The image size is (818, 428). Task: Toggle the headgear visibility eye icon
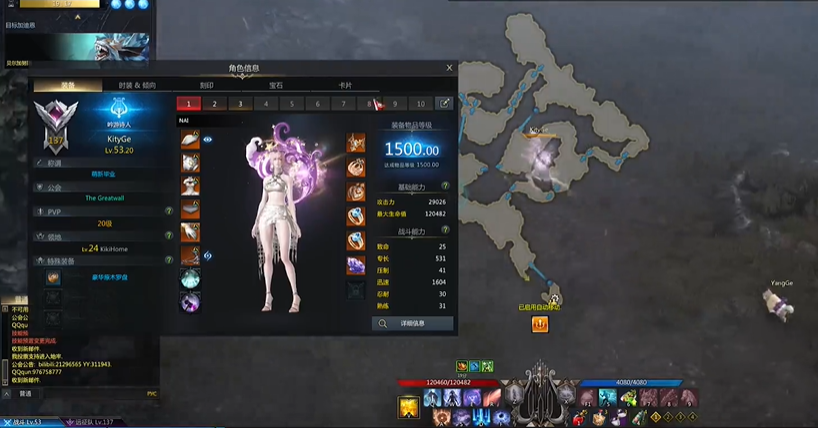(x=208, y=140)
